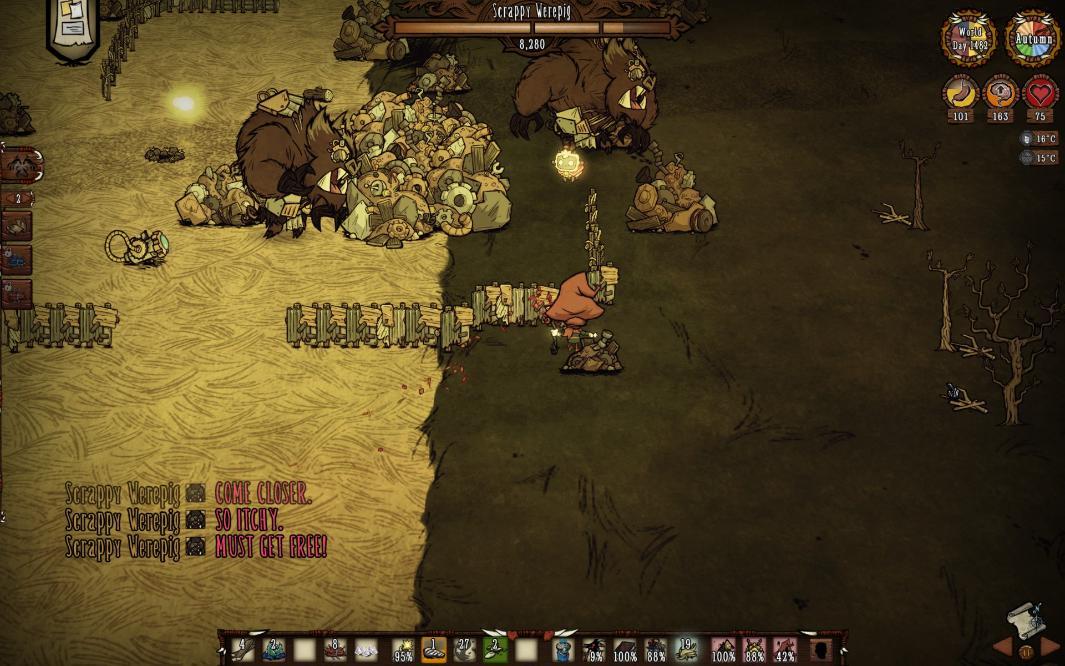
Task: Select the orange highlighted hotbar slot
Action: [x=434, y=650]
